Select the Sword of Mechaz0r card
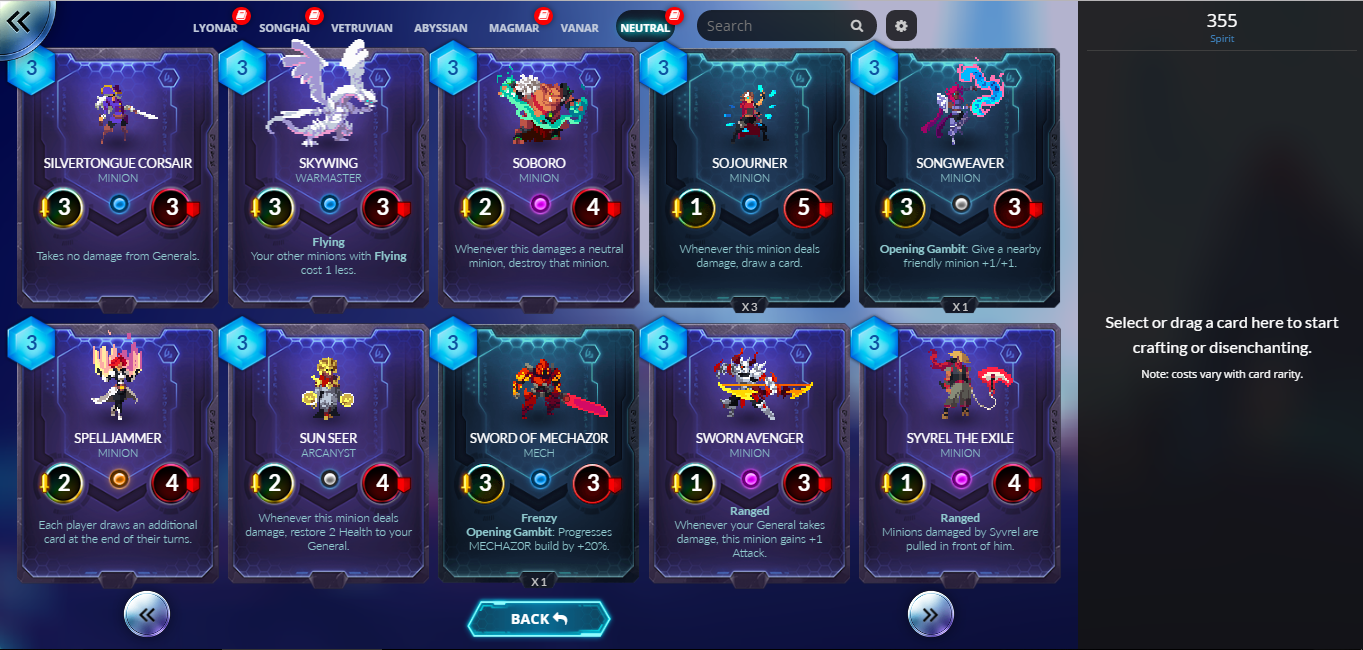 coord(539,455)
